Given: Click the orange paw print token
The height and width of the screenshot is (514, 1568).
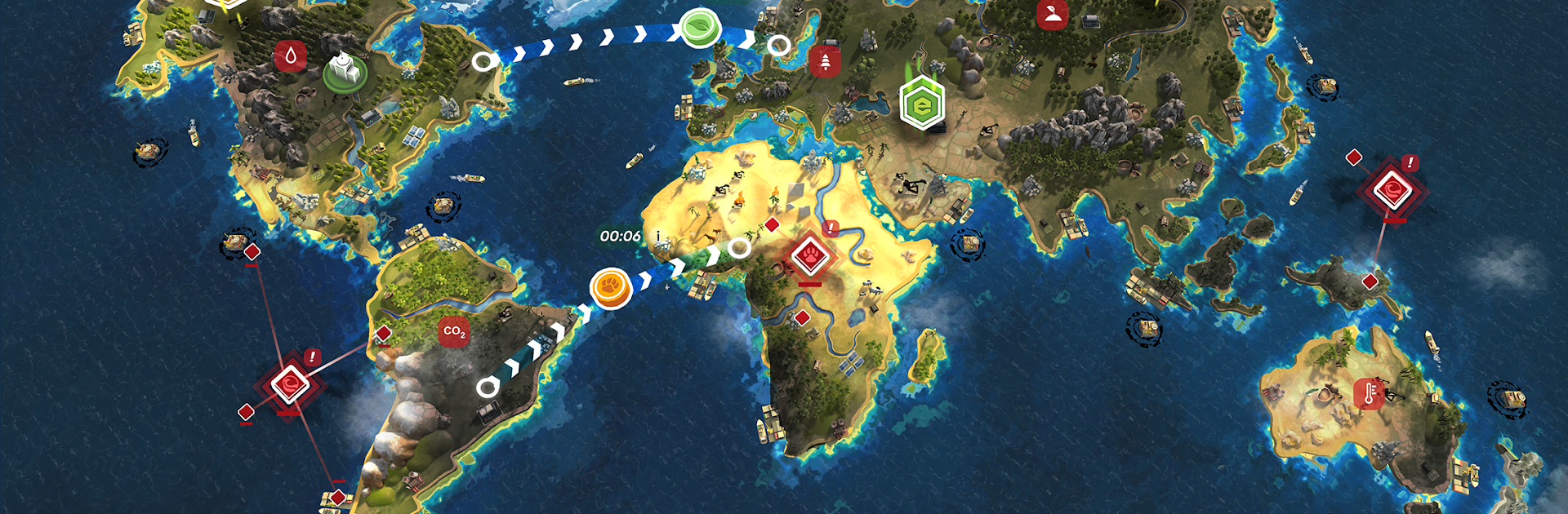Looking at the screenshot, I should pyautogui.click(x=611, y=288).
